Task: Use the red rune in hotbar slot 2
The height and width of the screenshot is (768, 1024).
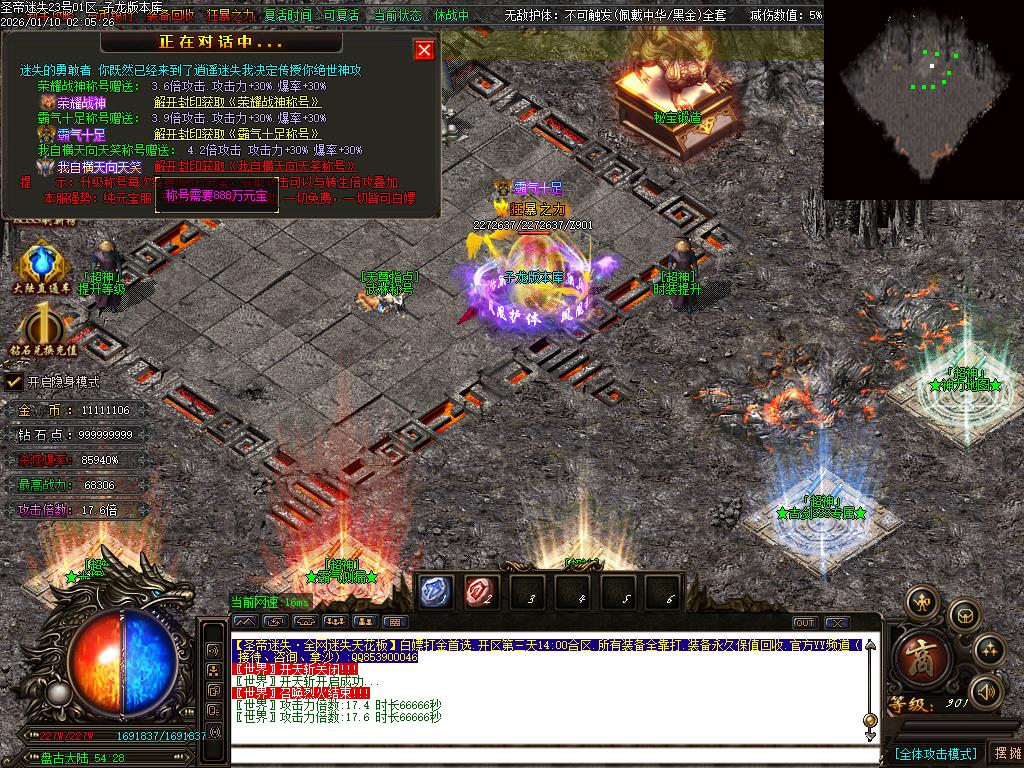Action: pos(481,592)
